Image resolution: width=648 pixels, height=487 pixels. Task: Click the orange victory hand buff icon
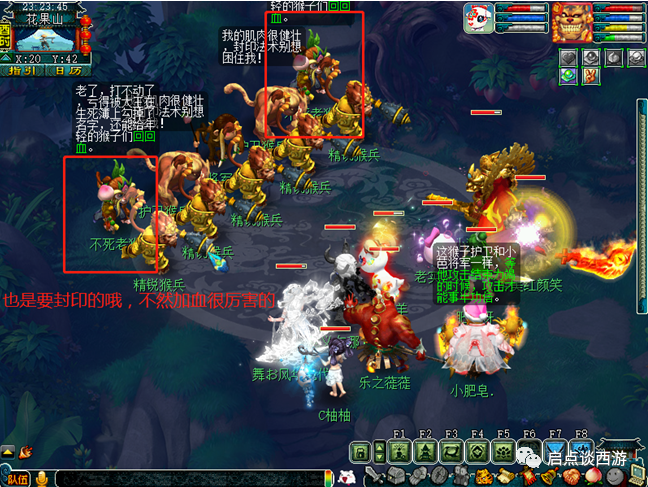click(590, 76)
